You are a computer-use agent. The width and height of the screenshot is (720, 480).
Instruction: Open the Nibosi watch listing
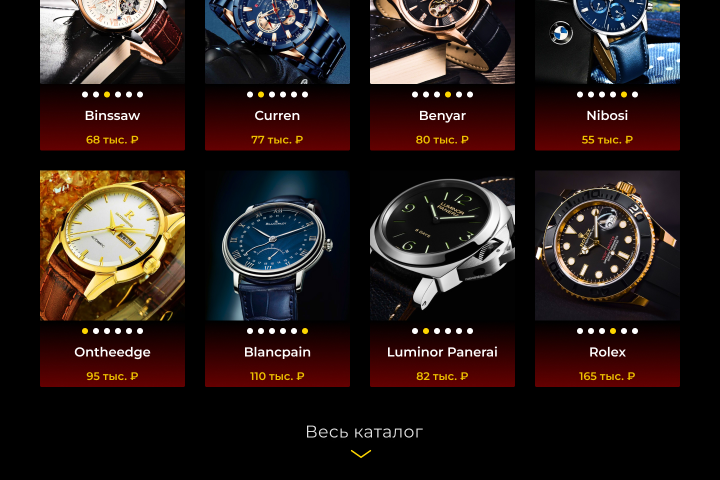[607, 115]
